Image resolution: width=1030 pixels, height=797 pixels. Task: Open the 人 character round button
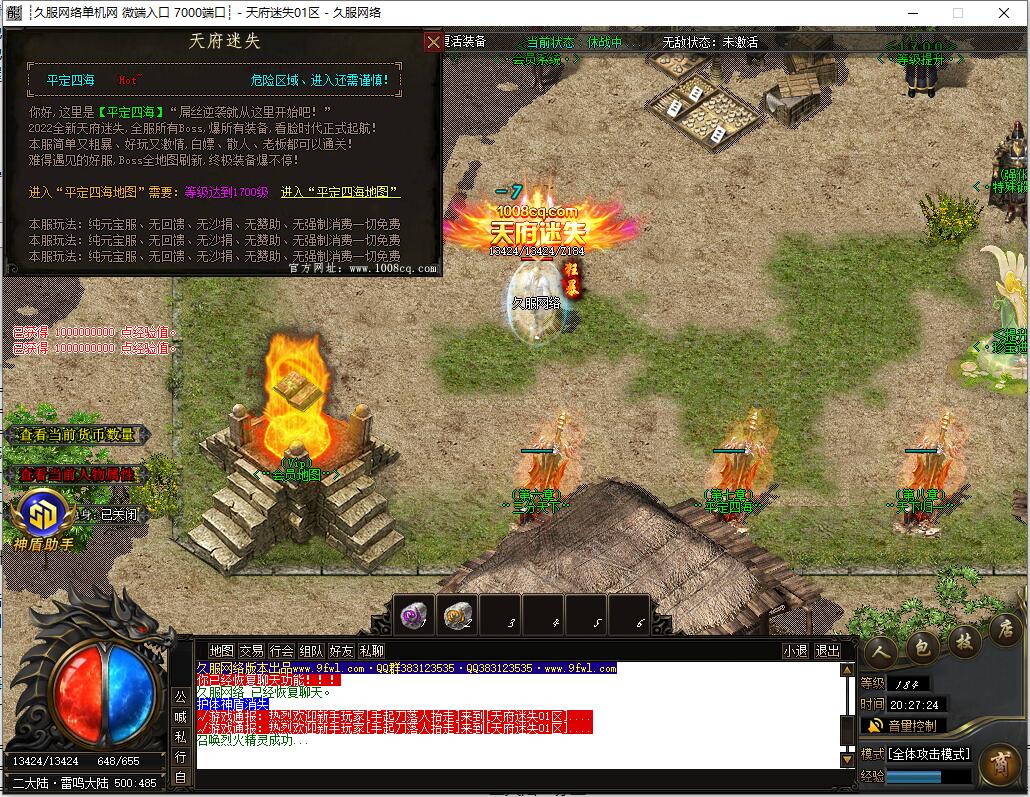pos(880,648)
